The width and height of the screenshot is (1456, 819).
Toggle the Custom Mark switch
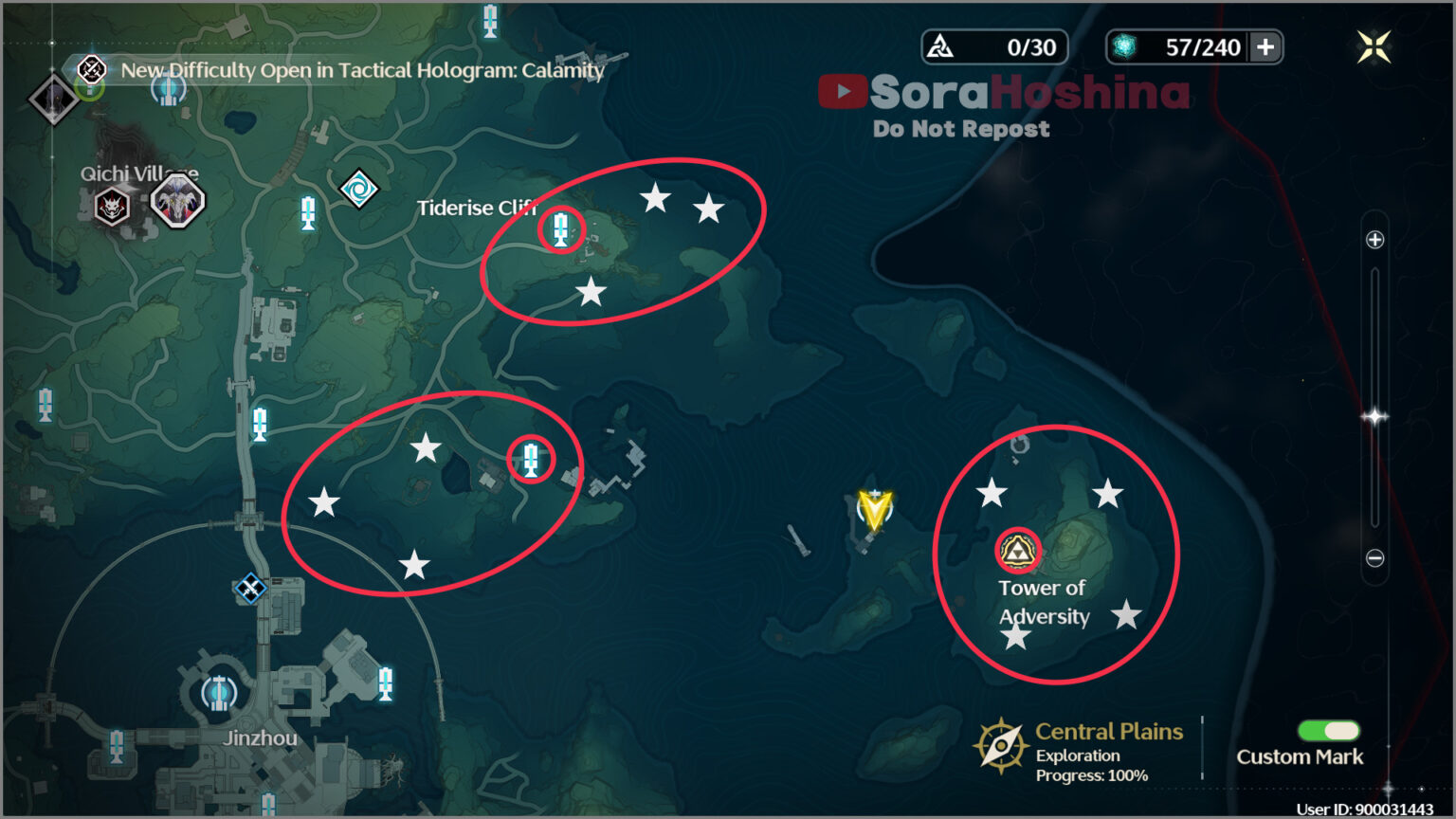coord(1327,730)
